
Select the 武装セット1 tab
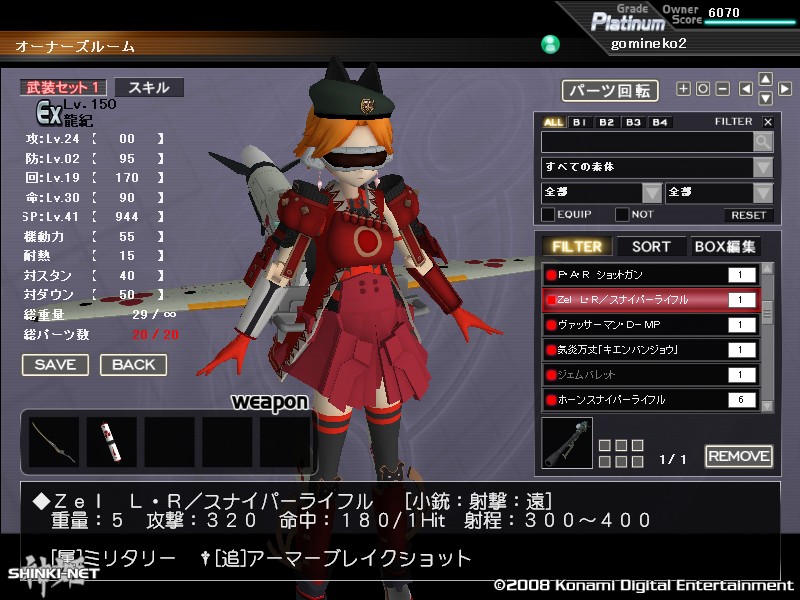(63, 88)
